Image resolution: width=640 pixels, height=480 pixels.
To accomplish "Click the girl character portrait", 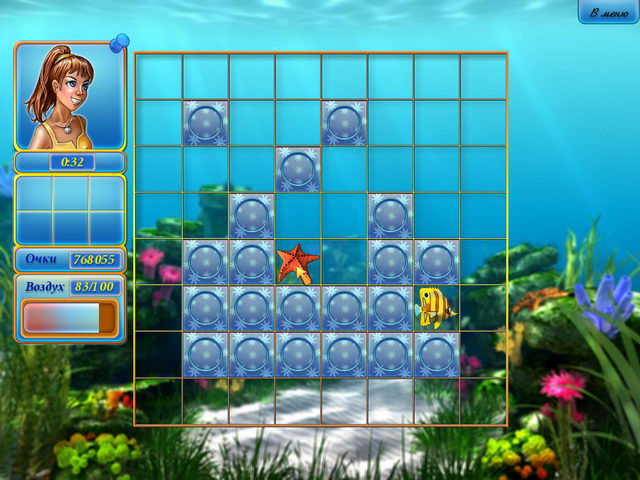I will pyautogui.click(x=69, y=96).
